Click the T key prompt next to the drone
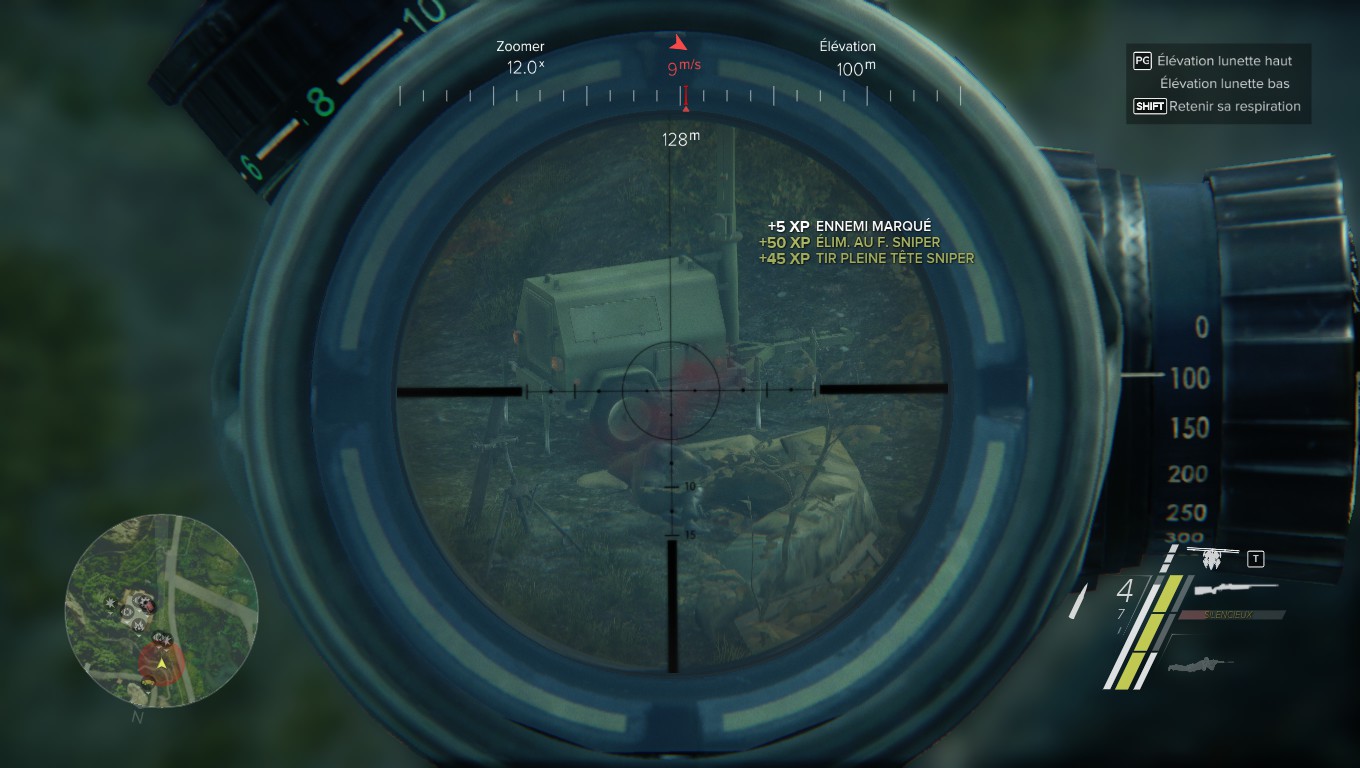 (x=1256, y=558)
